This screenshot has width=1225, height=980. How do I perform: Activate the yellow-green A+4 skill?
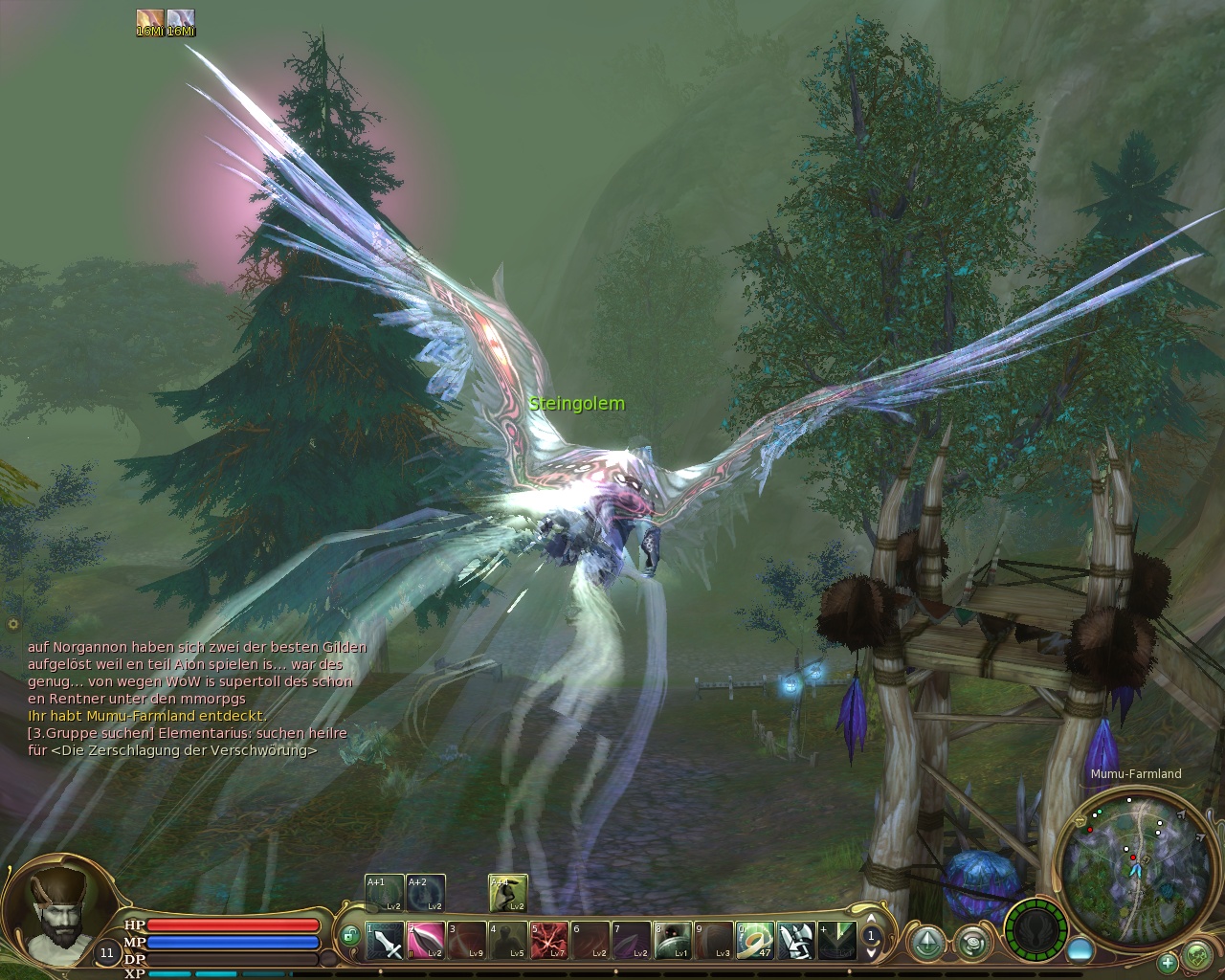click(507, 893)
